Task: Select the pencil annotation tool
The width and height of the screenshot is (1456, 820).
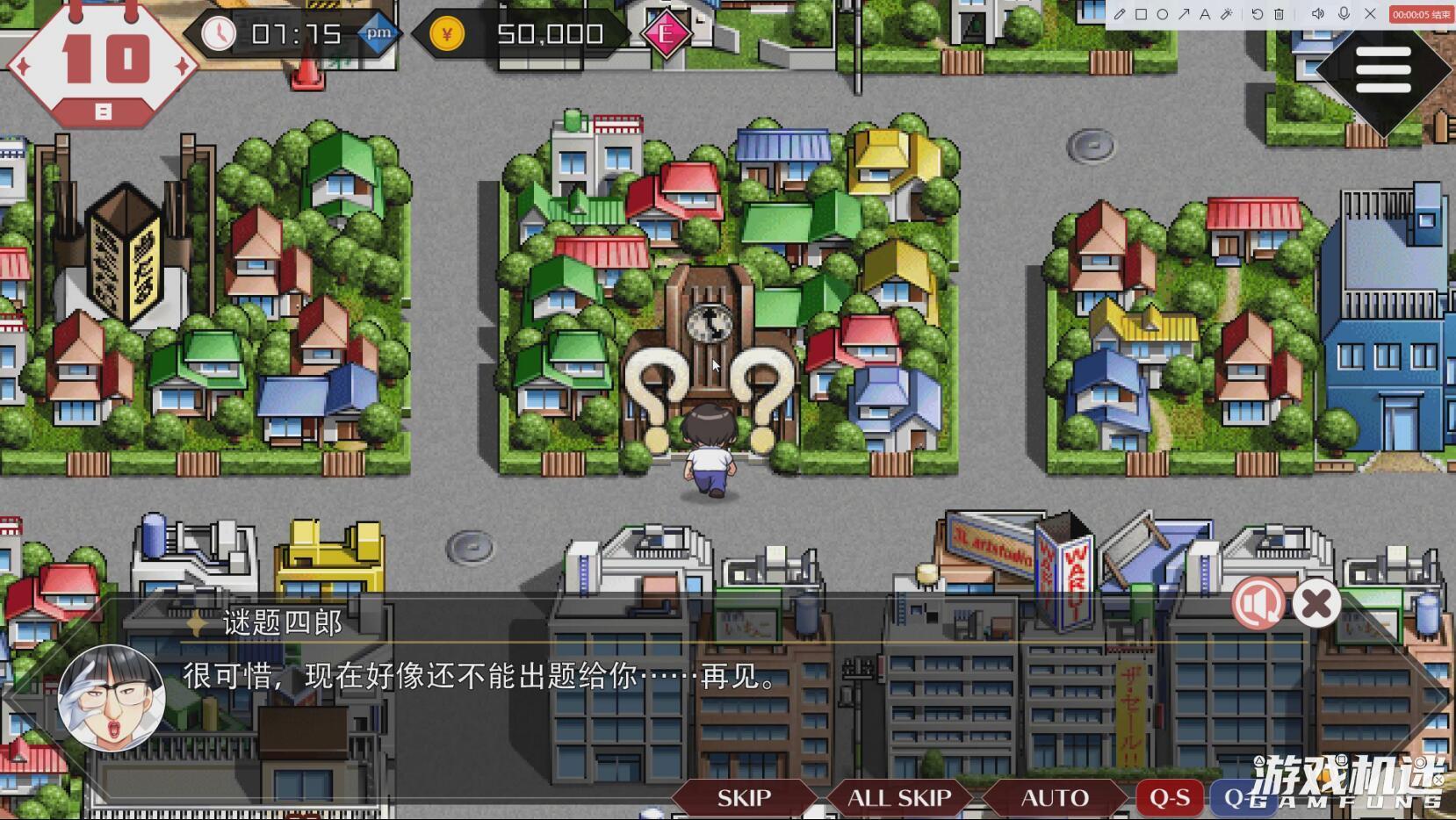Action: click(x=1121, y=14)
